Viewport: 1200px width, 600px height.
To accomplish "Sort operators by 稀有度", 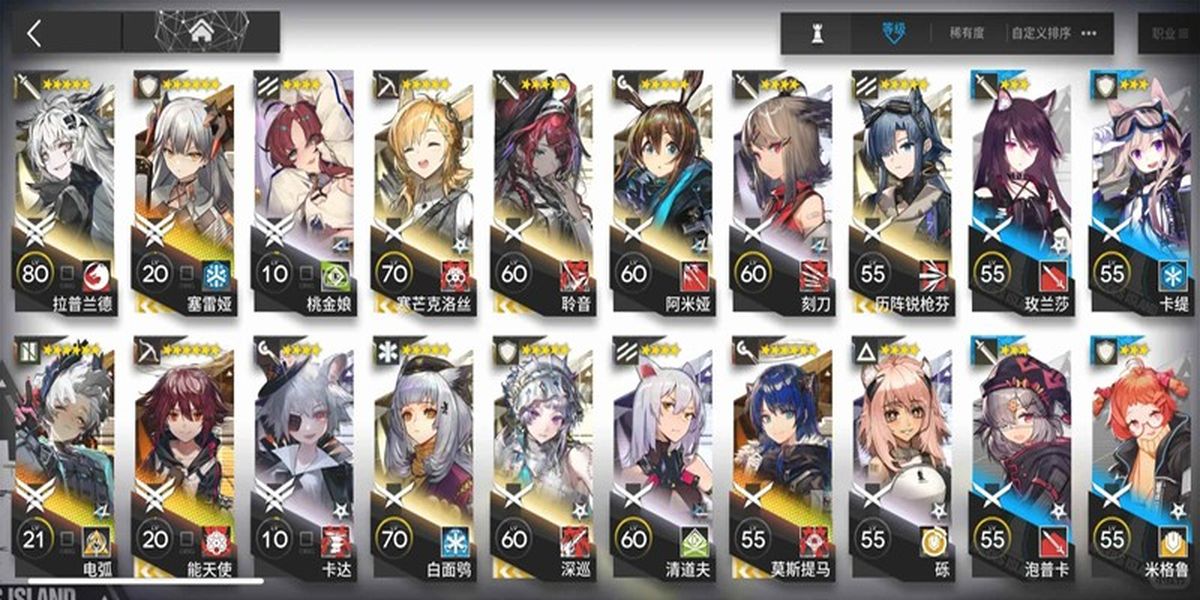I will click(x=965, y=33).
